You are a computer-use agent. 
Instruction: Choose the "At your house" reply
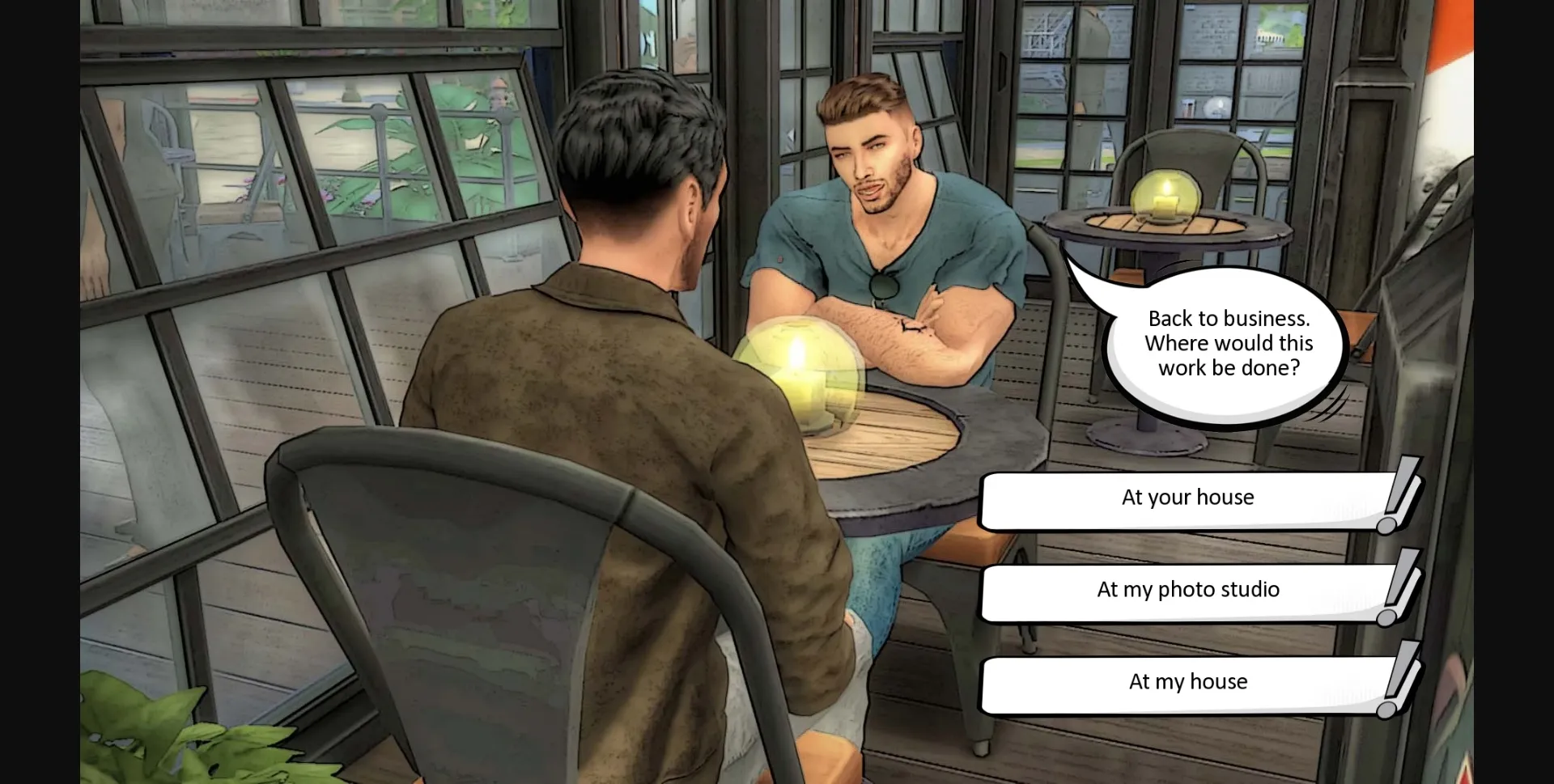pos(1187,498)
